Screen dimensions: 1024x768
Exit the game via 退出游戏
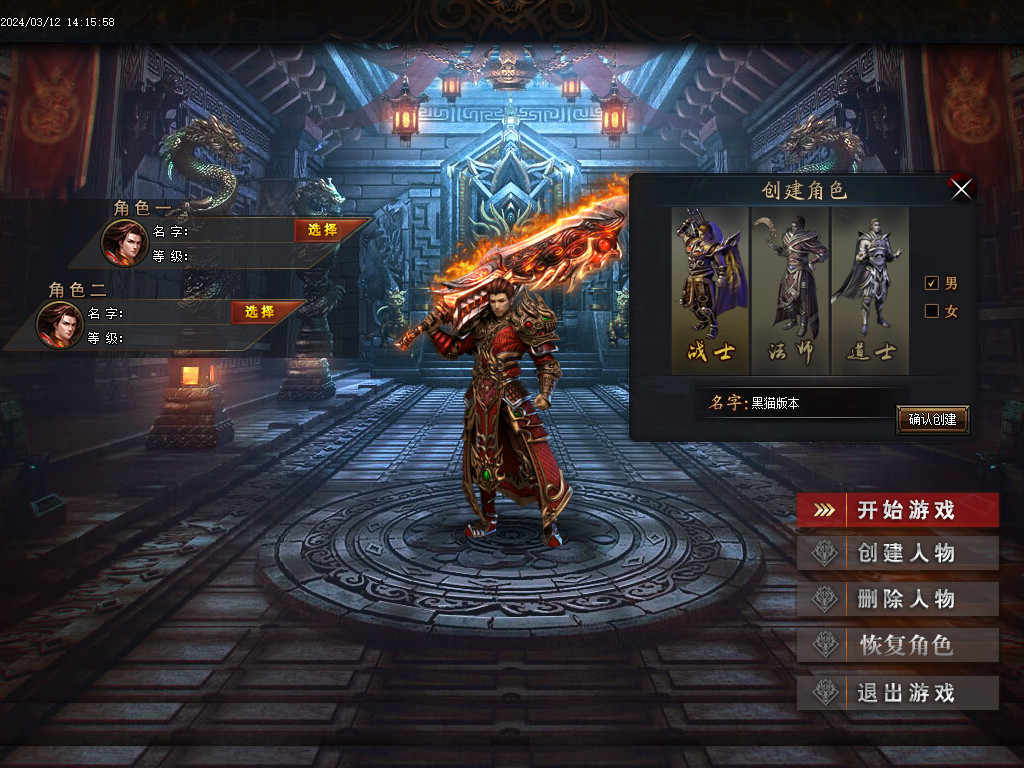click(x=898, y=692)
